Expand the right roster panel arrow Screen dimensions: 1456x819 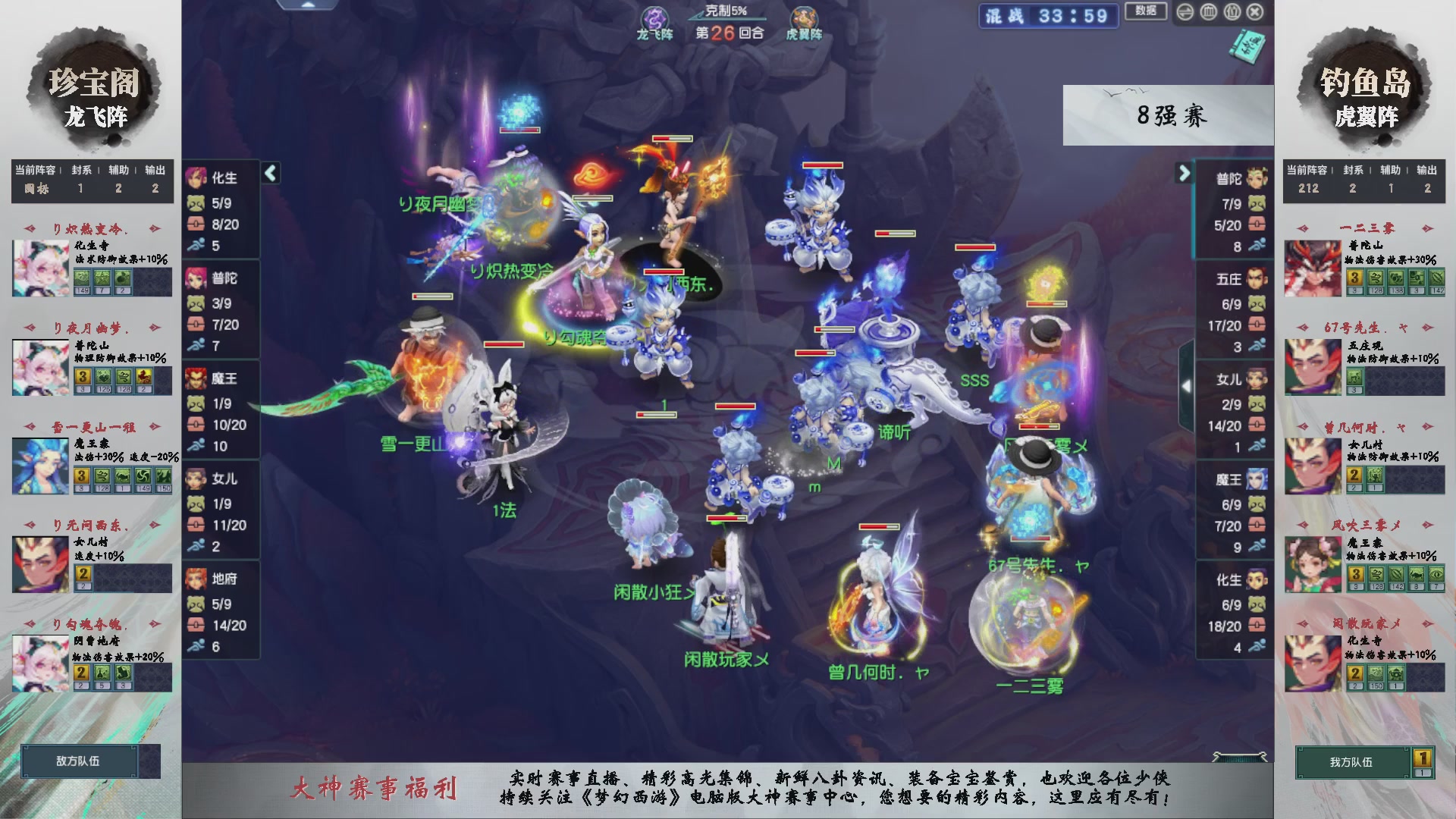tap(1184, 172)
